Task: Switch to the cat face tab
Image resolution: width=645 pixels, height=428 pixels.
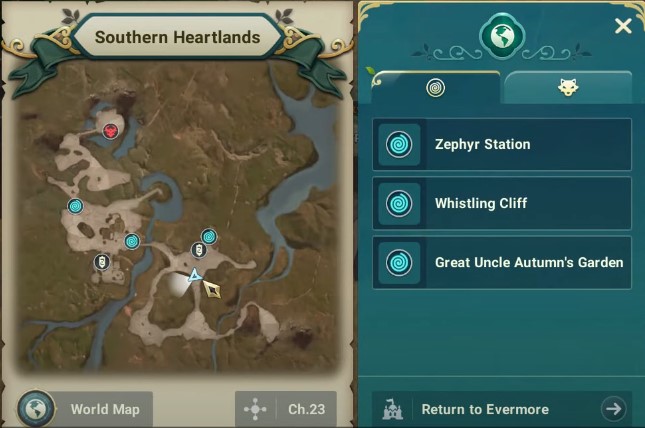Action: coord(568,88)
